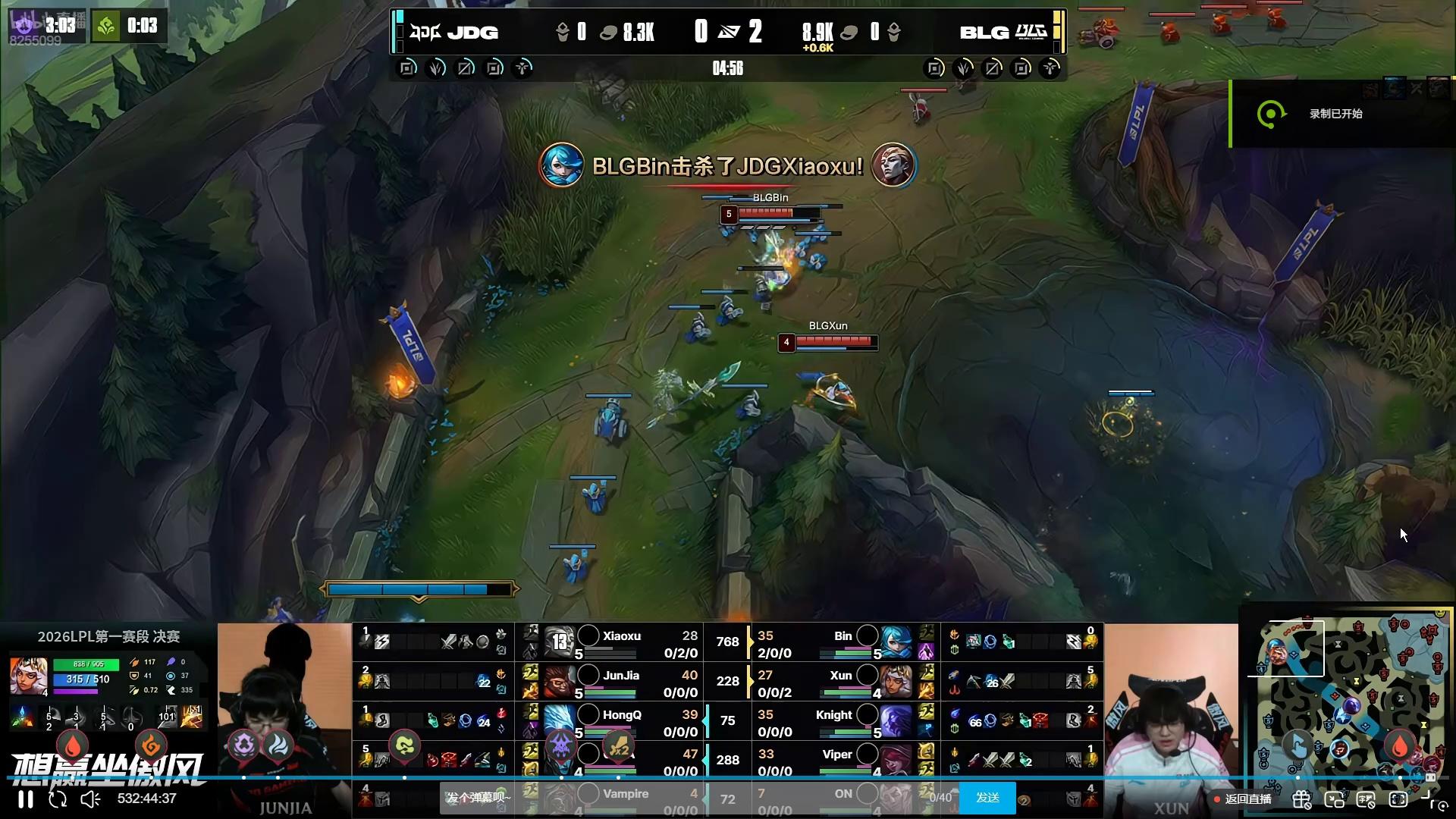1456x819 pixels.
Task: Select HongQ's champion portrait on scoreboard
Action: point(560,720)
